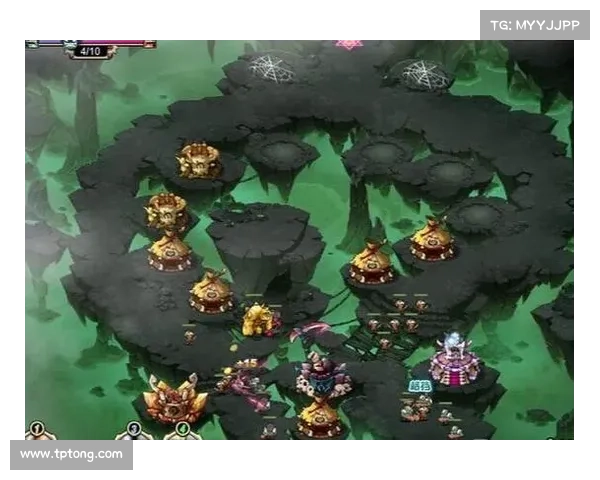
Task: Click the TG: MYYJJPP watermark label
Action: pyautogui.click(x=535, y=24)
